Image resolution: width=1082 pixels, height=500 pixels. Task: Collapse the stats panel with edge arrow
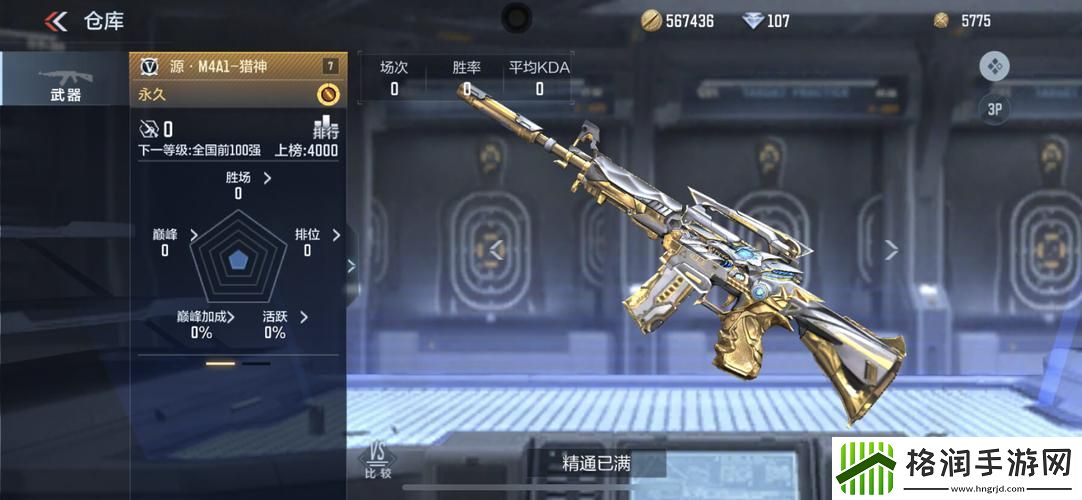tap(351, 265)
